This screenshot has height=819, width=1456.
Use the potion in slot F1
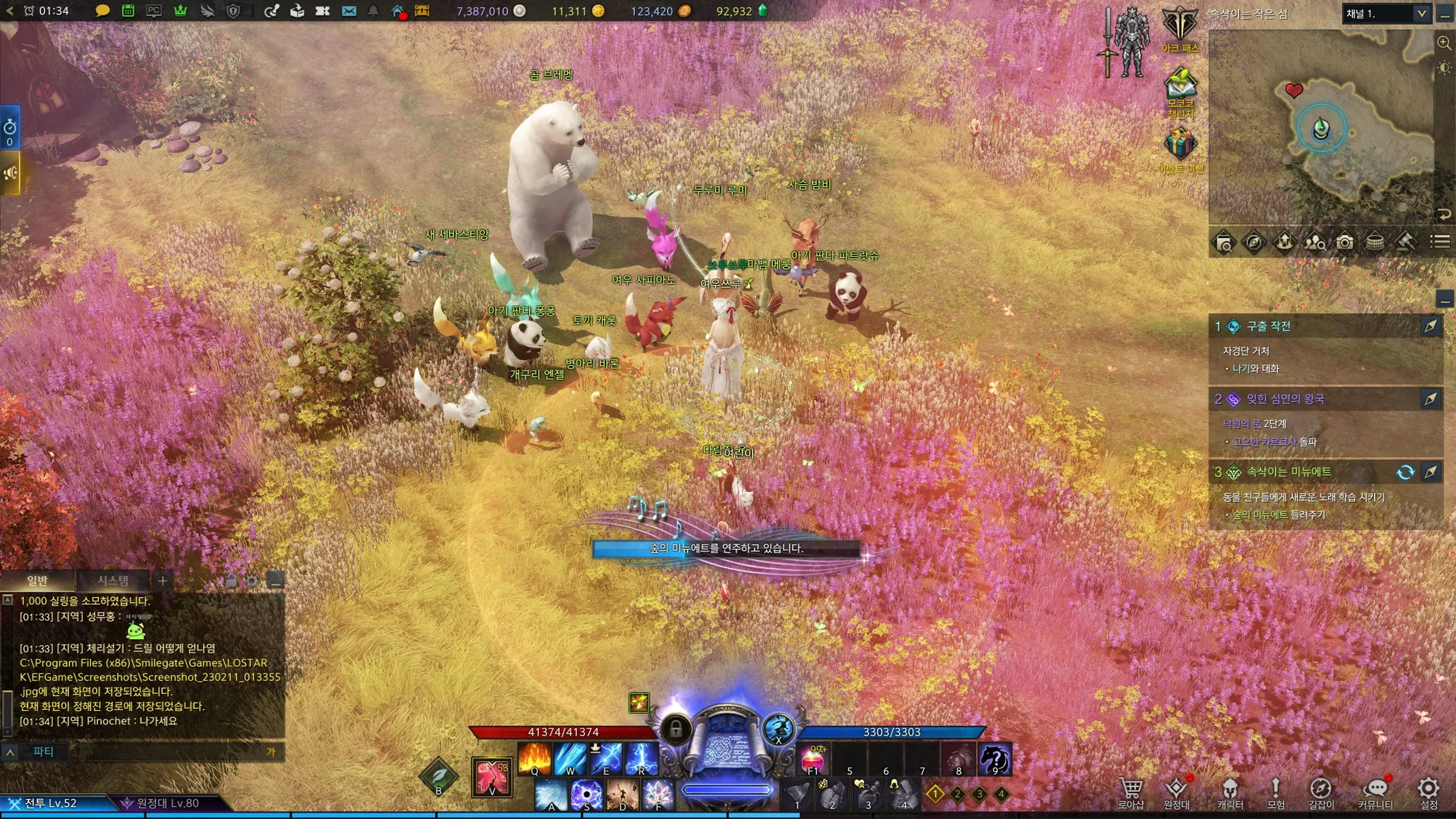(x=814, y=759)
